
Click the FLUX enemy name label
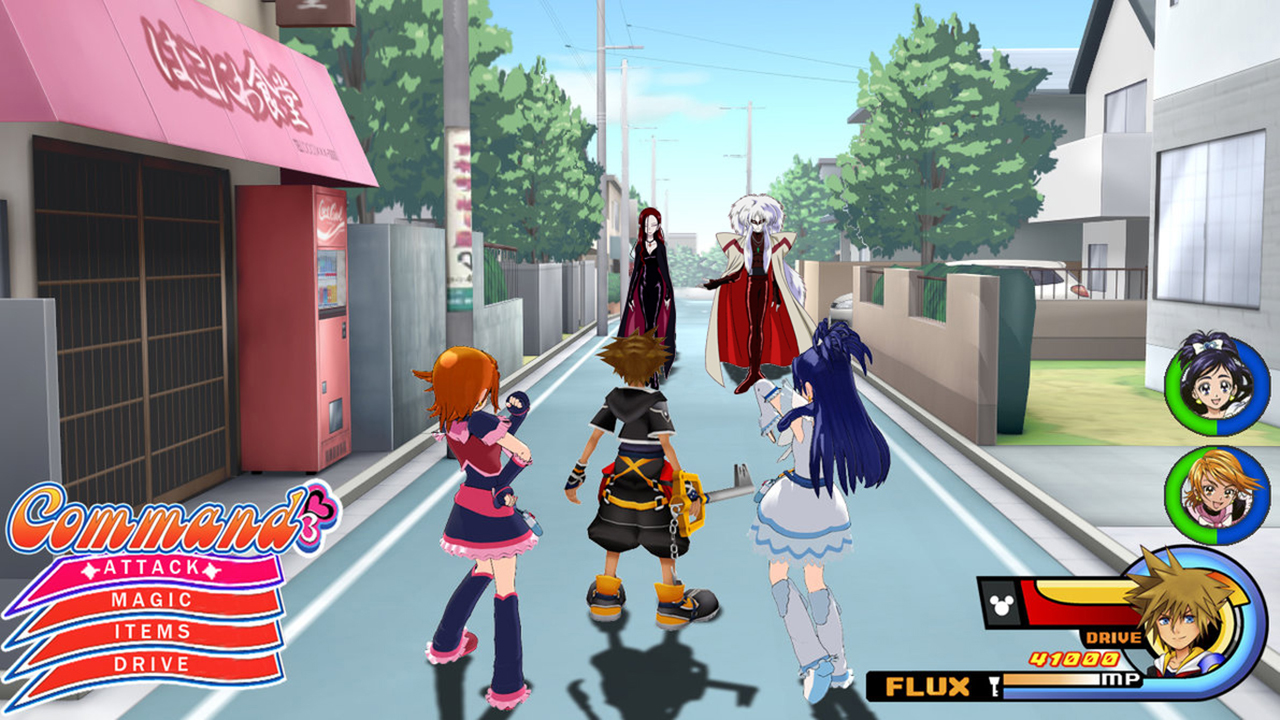point(929,685)
